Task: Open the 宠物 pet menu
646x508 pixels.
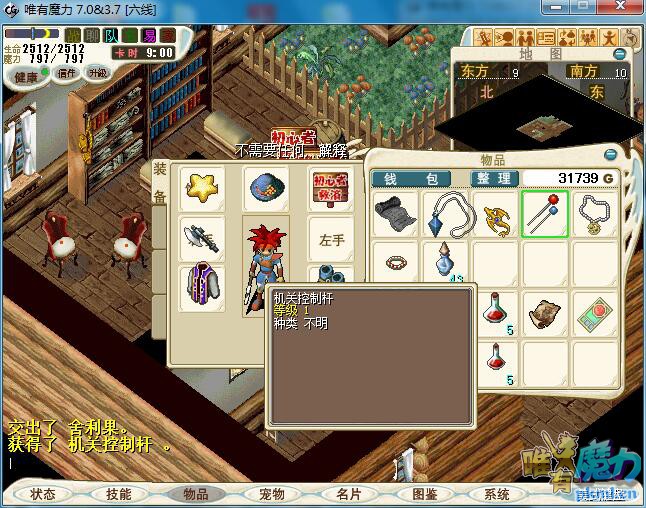Action: click(x=271, y=494)
